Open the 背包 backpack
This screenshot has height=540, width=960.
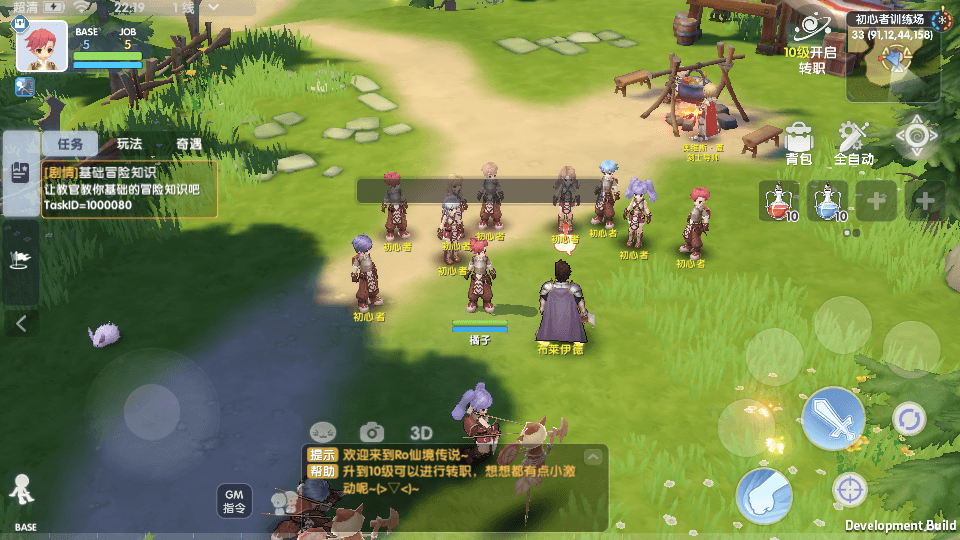click(x=798, y=143)
